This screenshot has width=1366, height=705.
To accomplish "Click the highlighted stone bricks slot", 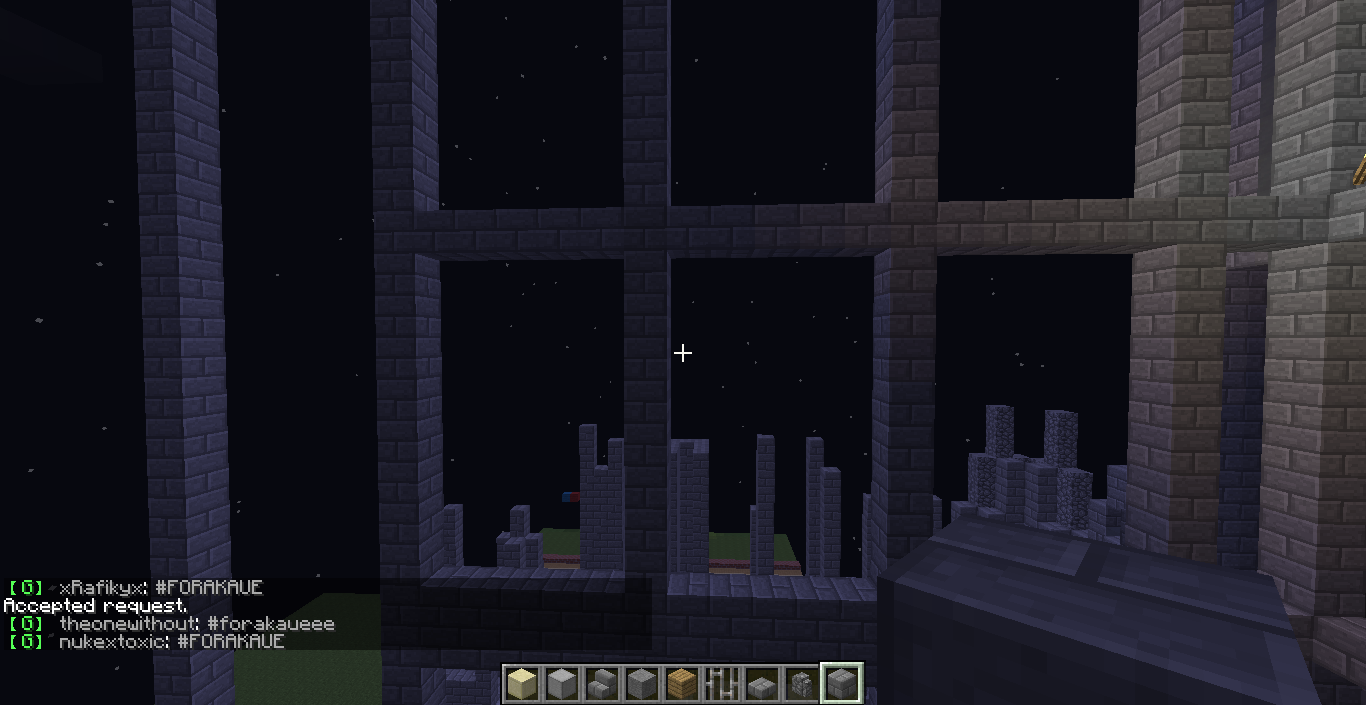I will (841, 684).
